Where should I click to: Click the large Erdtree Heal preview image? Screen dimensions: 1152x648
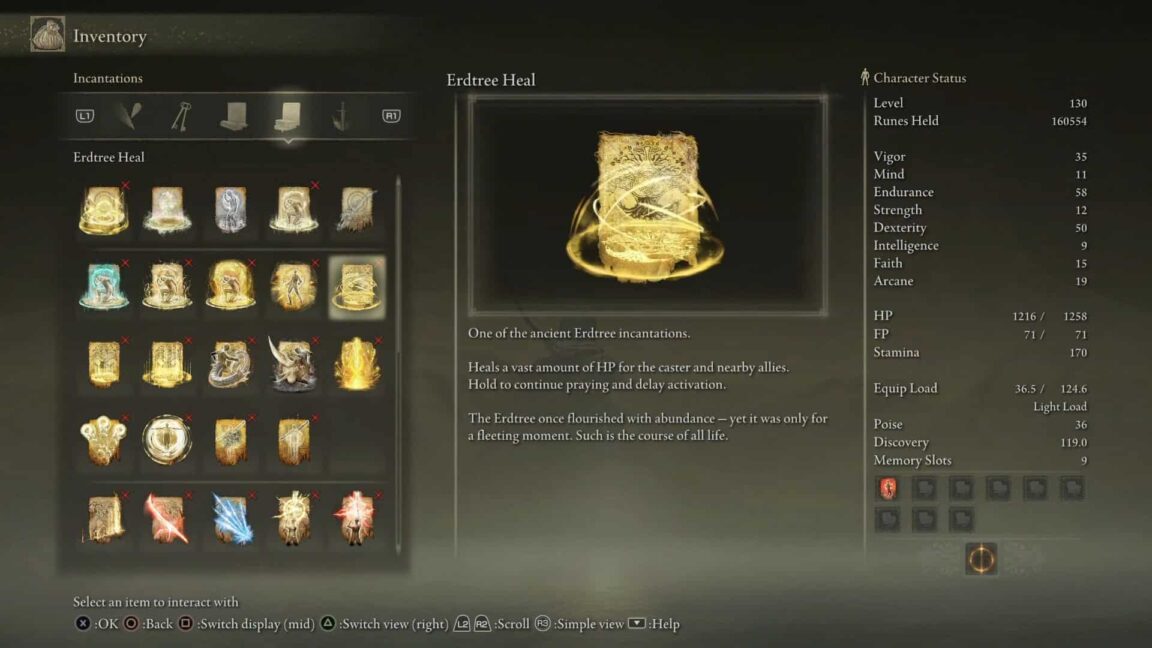tap(647, 205)
